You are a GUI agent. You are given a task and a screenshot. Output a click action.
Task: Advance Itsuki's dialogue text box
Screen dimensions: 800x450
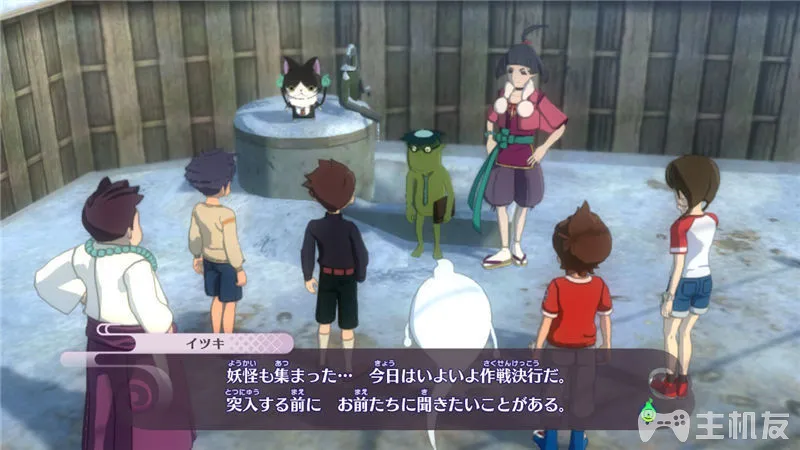tap(400, 390)
